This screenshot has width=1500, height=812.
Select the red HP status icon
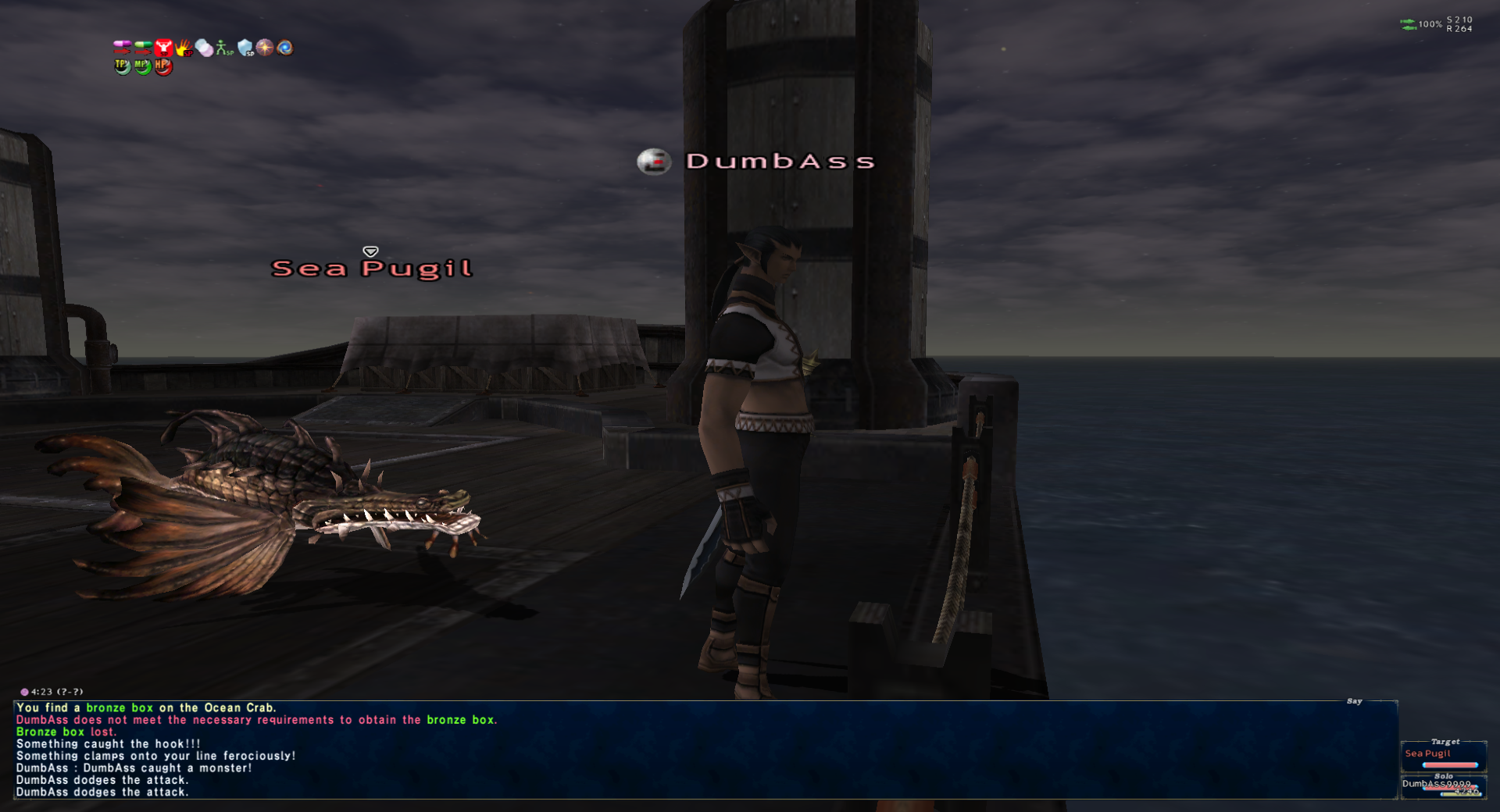tap(162, 66)
